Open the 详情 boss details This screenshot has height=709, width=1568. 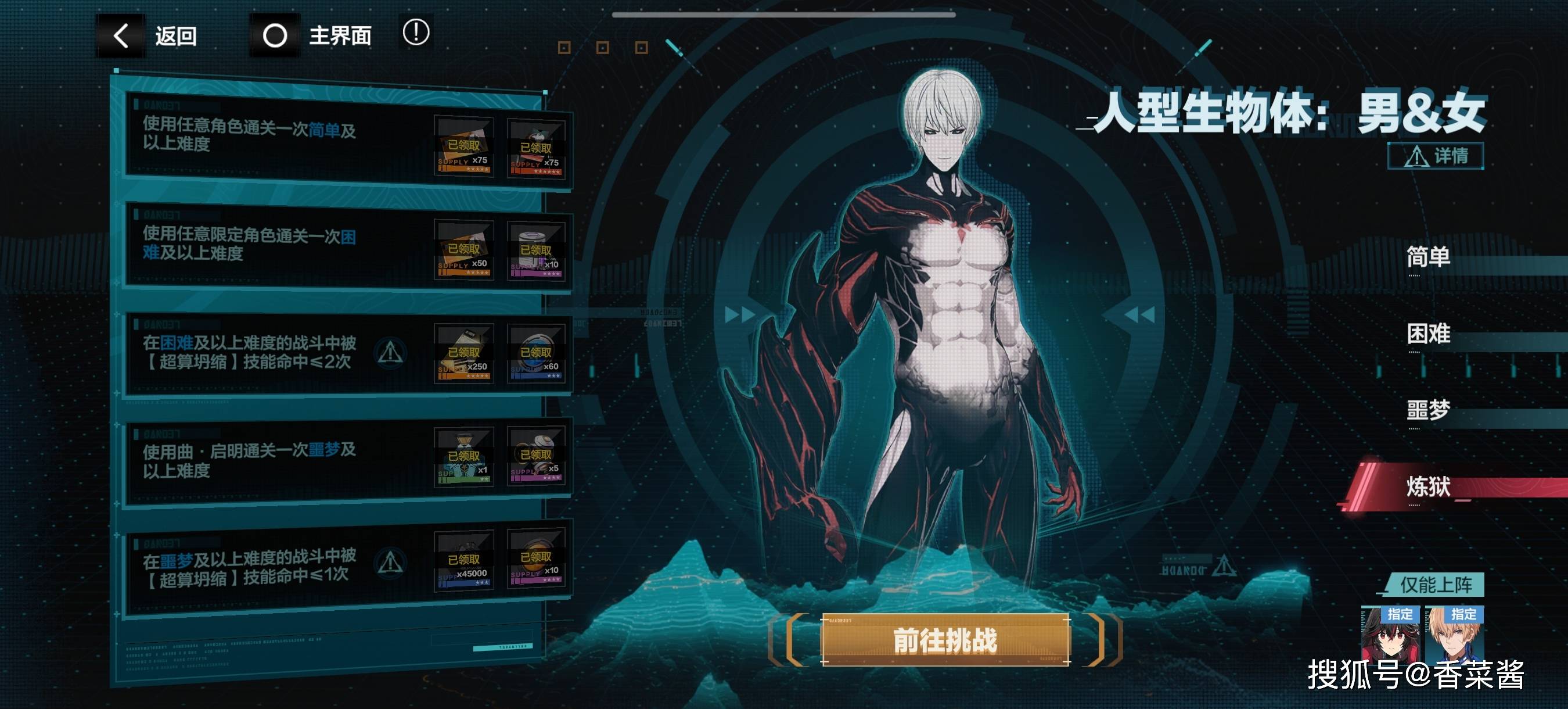1436,156
